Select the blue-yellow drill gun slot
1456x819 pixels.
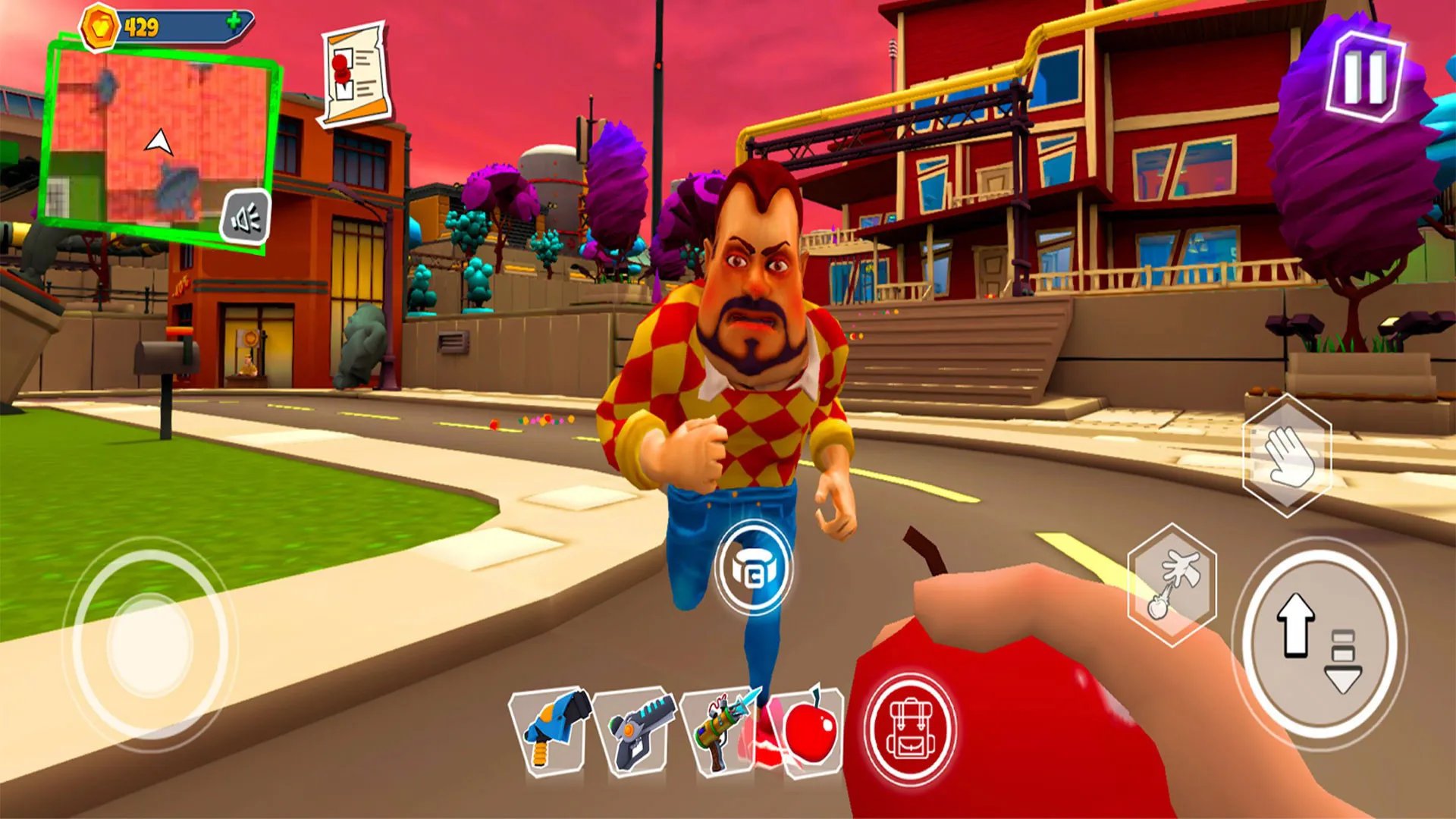pyautogui.click(x=553, y=731)
